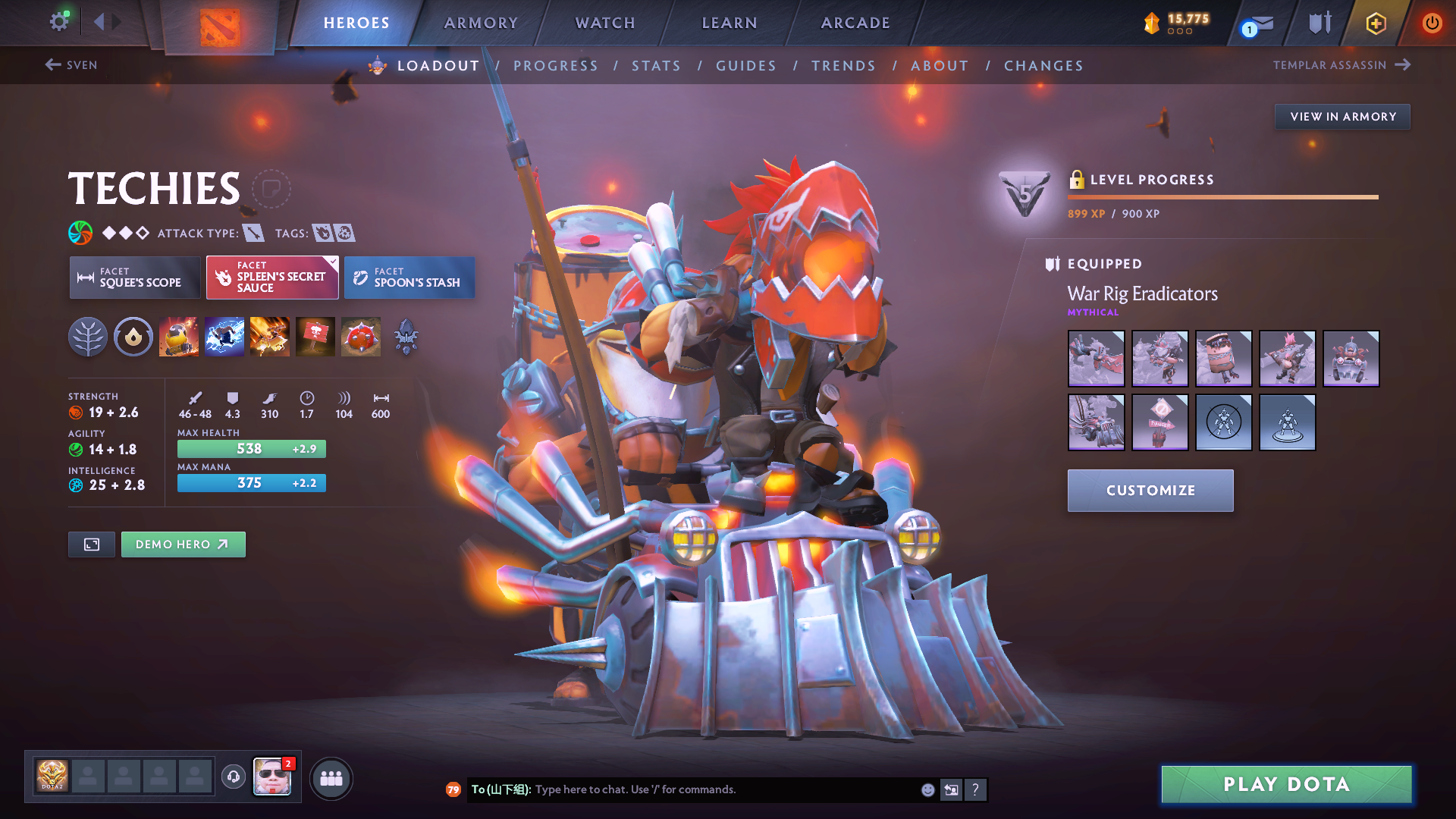Viewport: 1456px width, 819px height.
Task: Toggle the fullscreen model view button
Action: 92,544
